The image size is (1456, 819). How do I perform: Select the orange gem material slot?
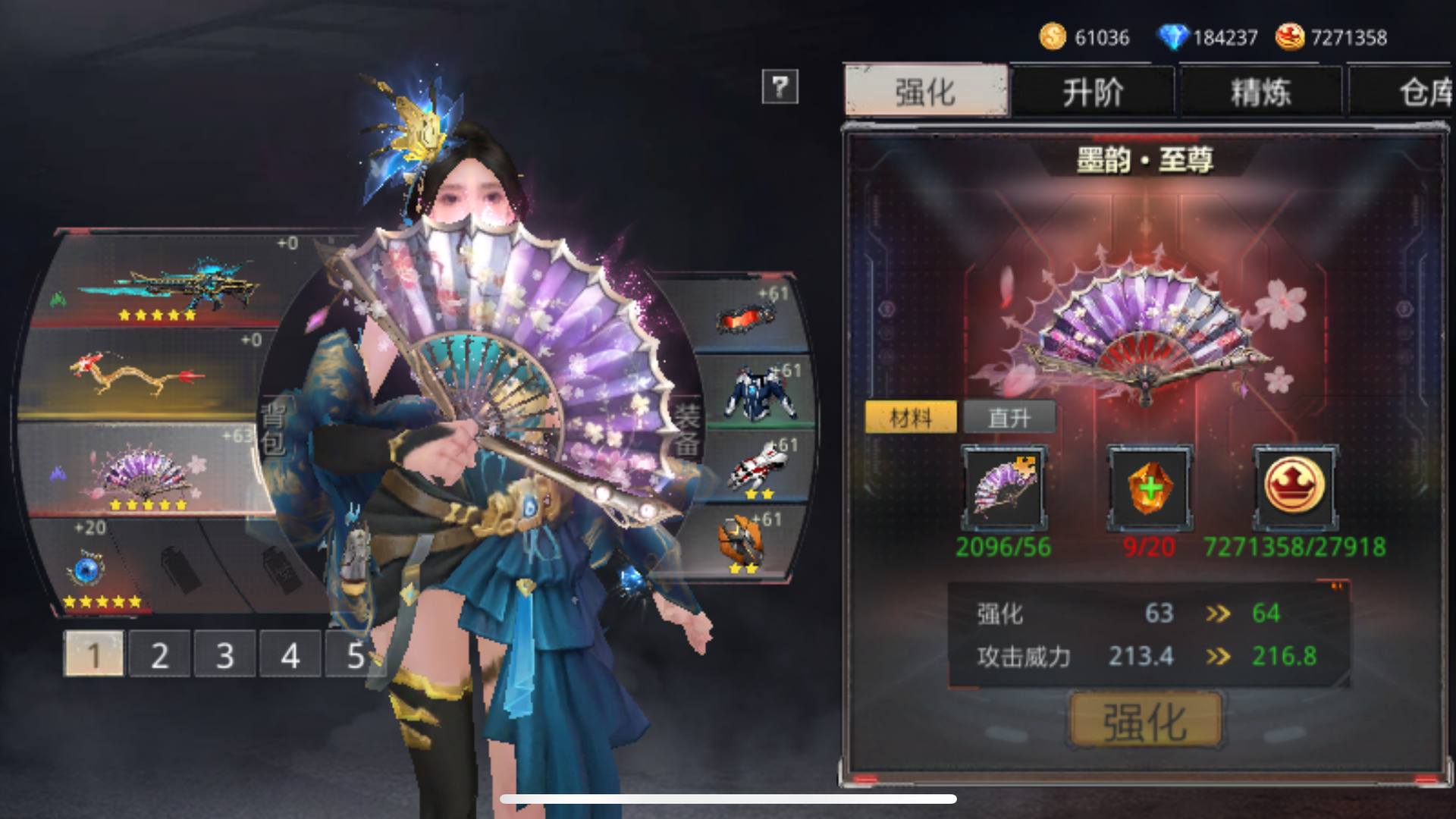click(1150, 488)
